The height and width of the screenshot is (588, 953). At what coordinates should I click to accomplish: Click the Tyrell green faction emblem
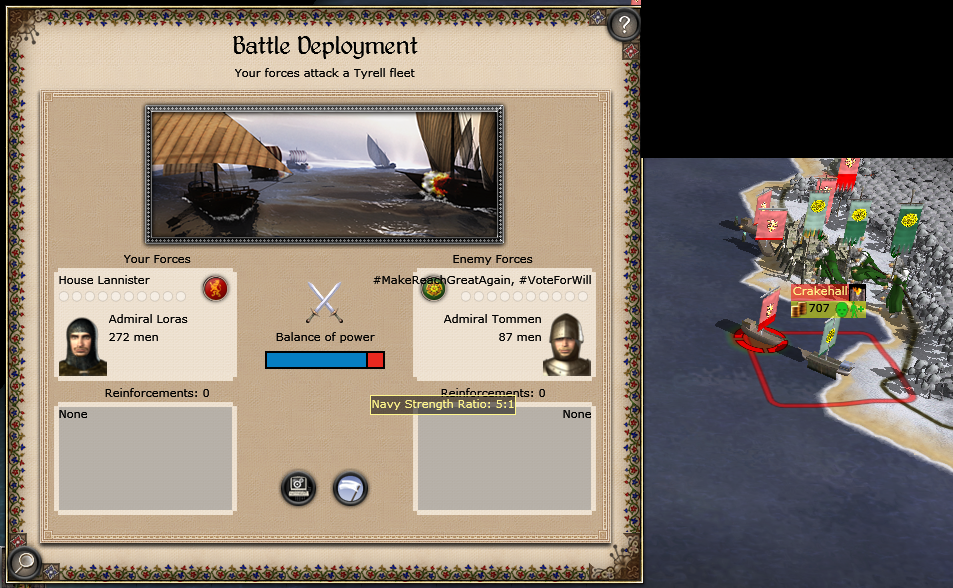433,290
